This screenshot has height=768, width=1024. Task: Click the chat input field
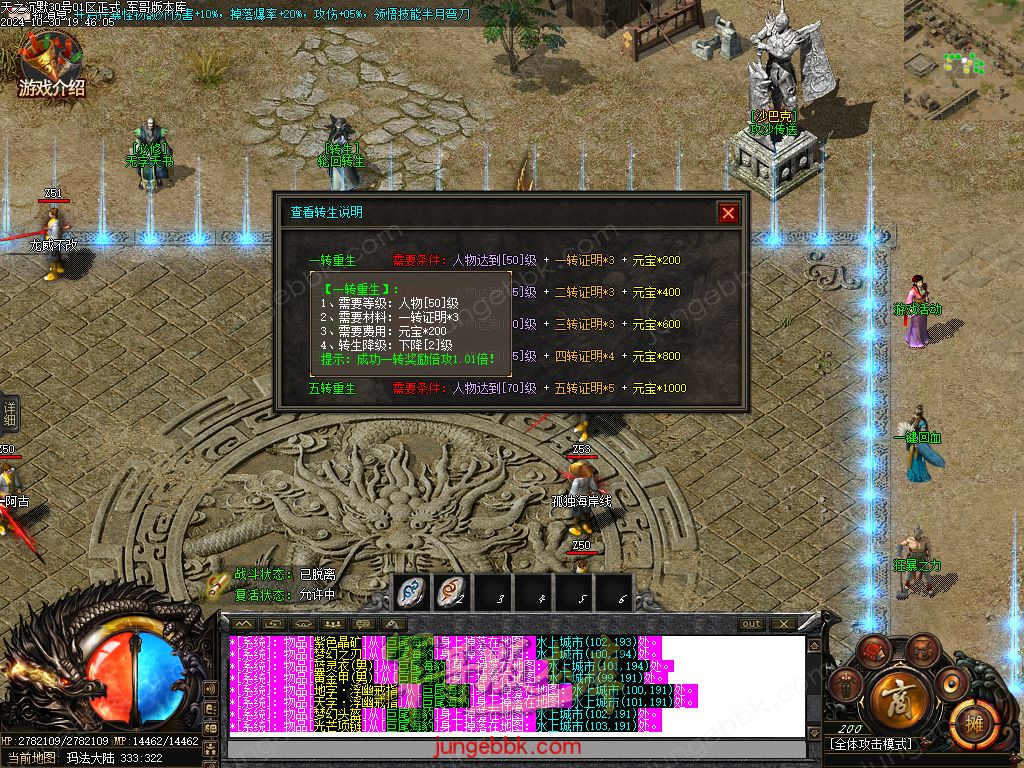(516, 747)
